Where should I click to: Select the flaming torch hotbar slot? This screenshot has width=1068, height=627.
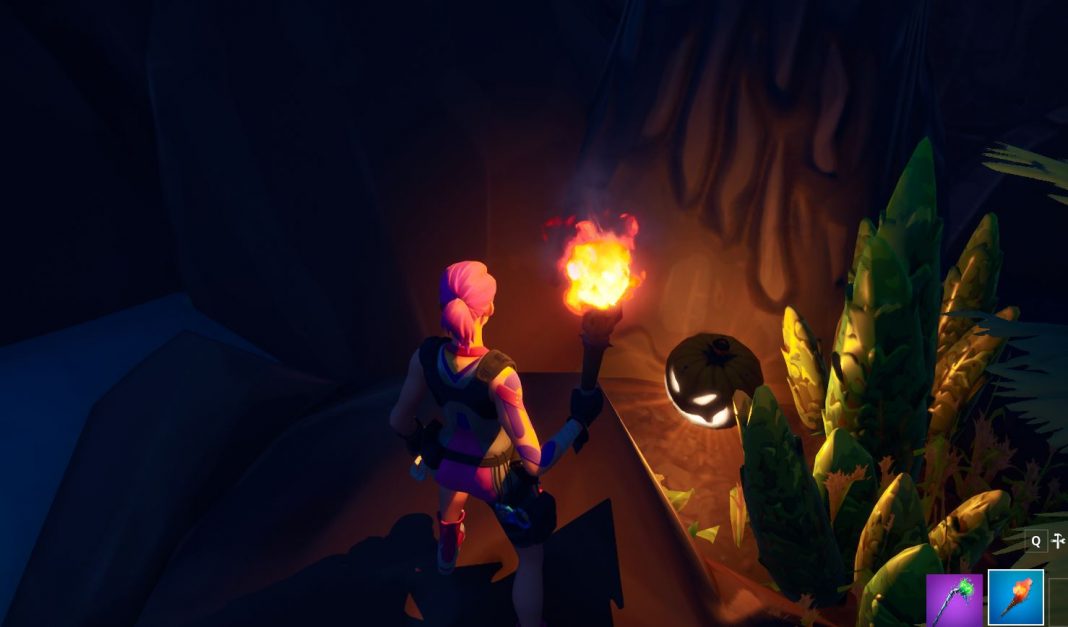tap(1015, 598)
